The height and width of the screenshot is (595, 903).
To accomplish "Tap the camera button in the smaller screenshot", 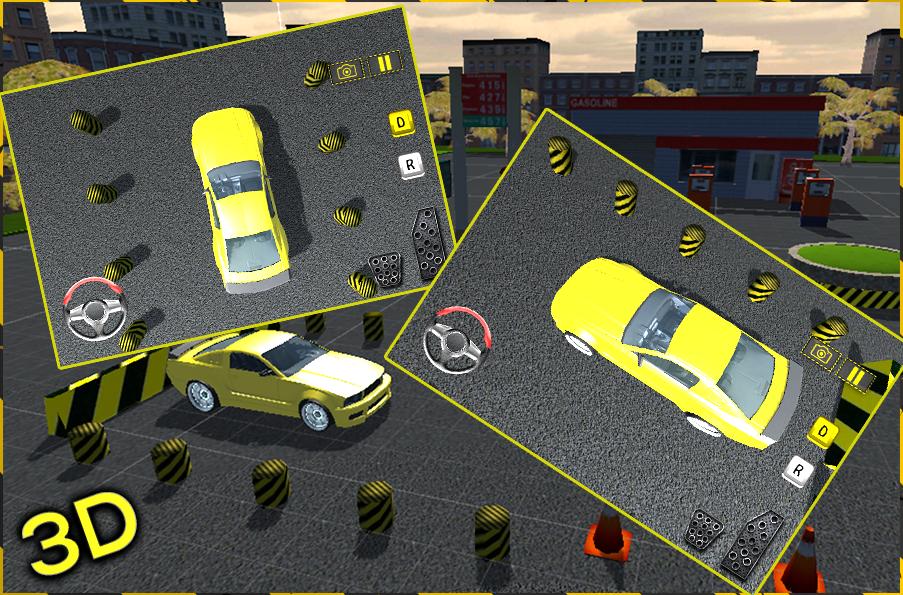I will pos(347,72).
